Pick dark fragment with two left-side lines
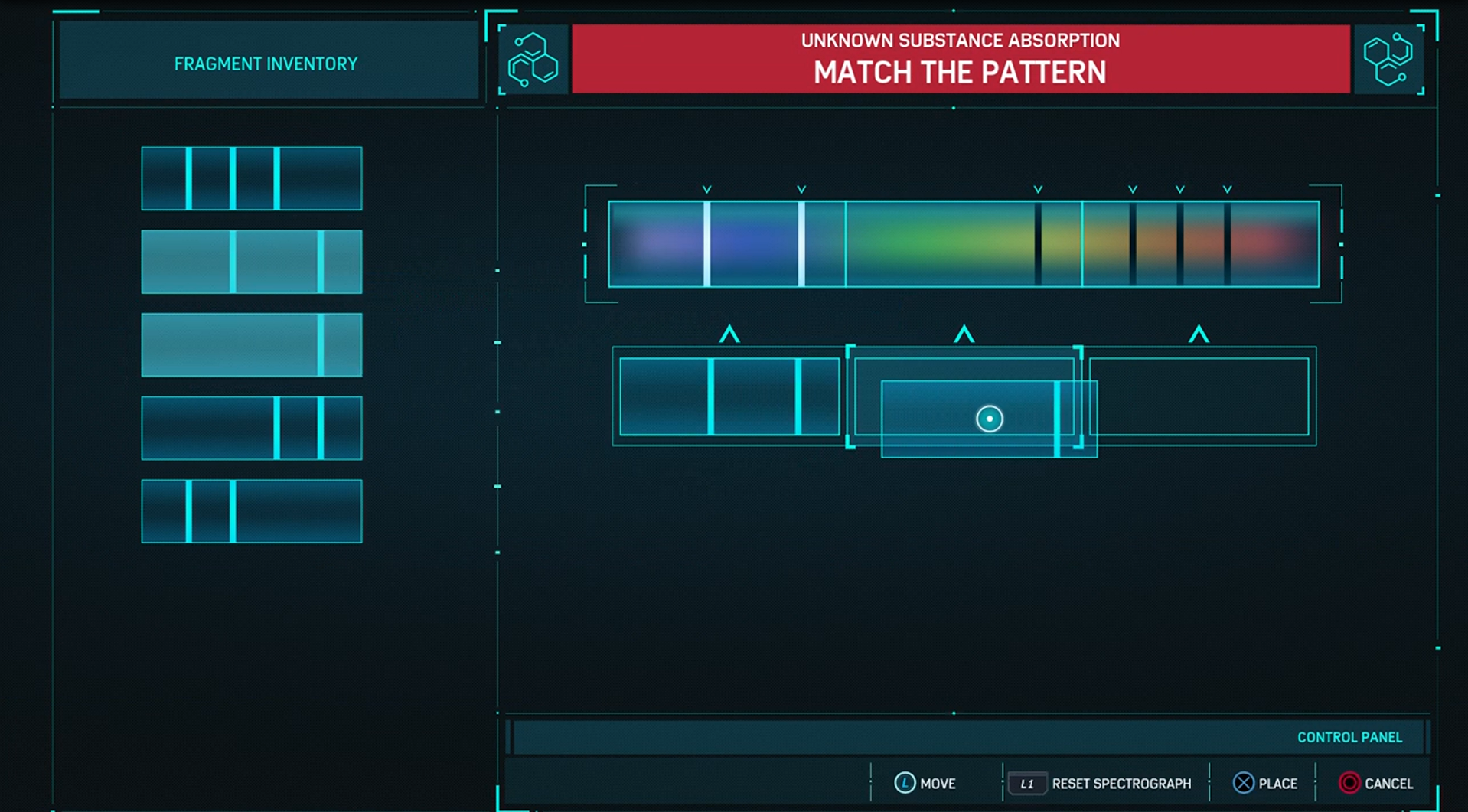 coord(251,511)
